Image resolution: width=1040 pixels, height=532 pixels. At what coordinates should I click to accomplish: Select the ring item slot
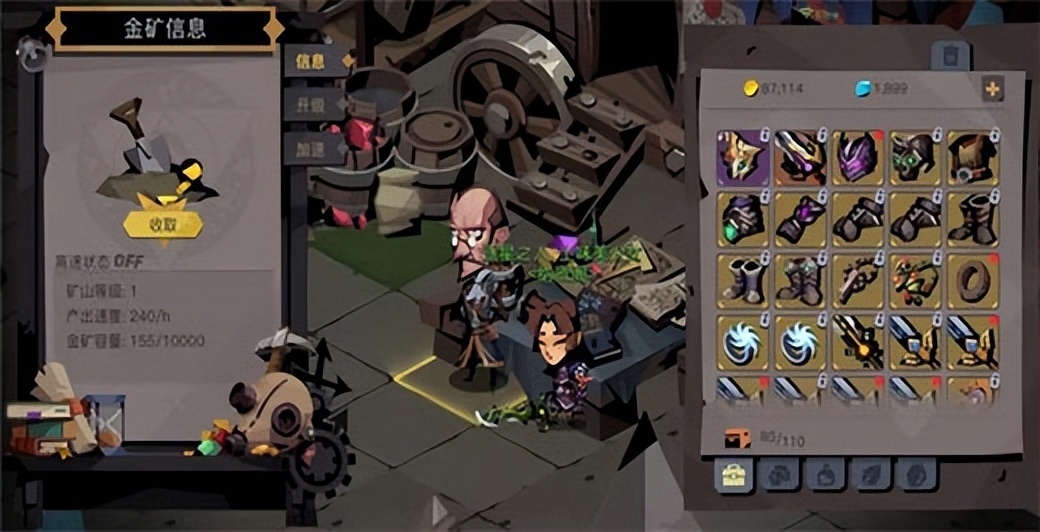tap(972, 279)
